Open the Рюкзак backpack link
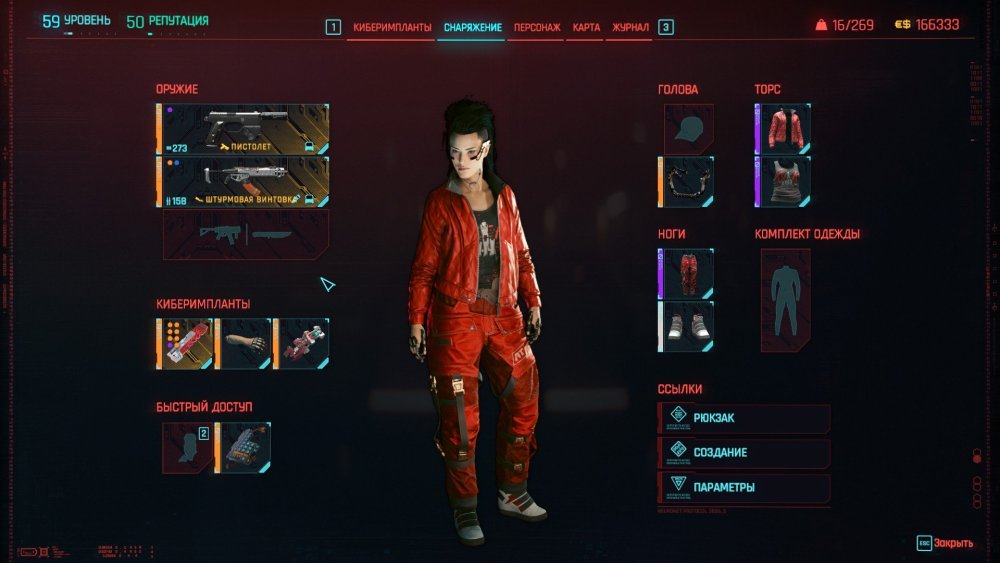 pos(745,418)
